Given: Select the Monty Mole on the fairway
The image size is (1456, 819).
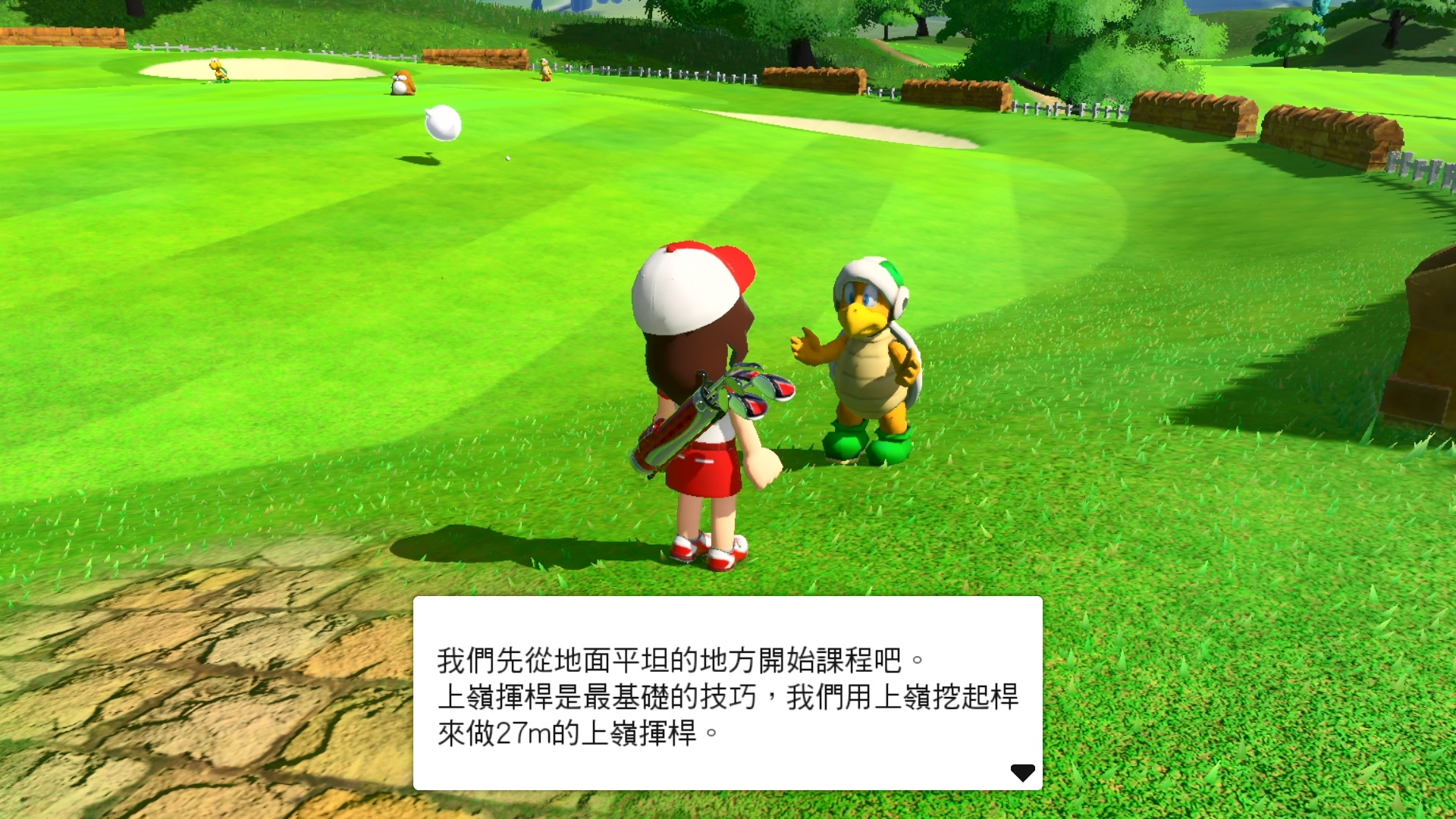Looking at the screenshot, I should 402,81.
